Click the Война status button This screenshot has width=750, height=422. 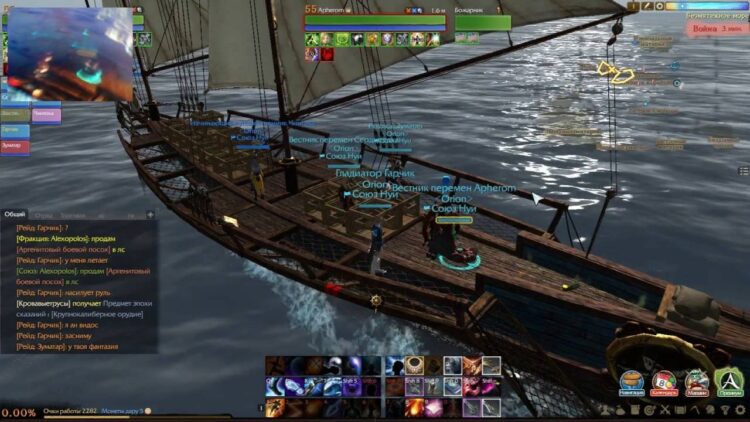tap(713, 29)
